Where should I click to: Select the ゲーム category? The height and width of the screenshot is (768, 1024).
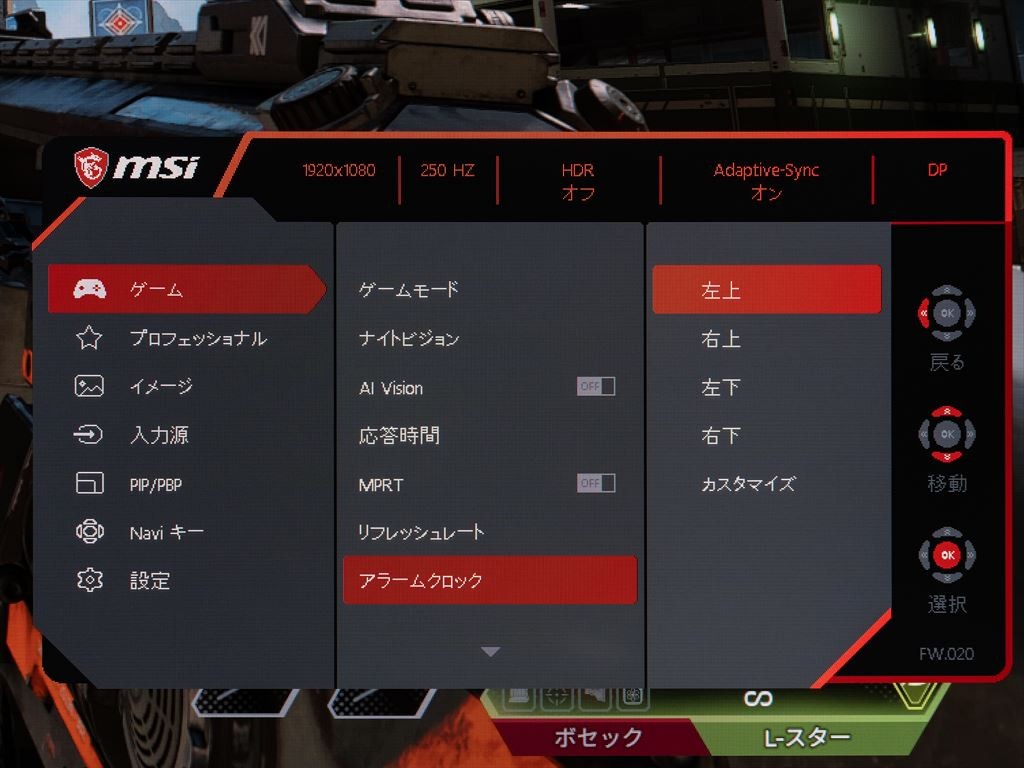pos(186,290)
